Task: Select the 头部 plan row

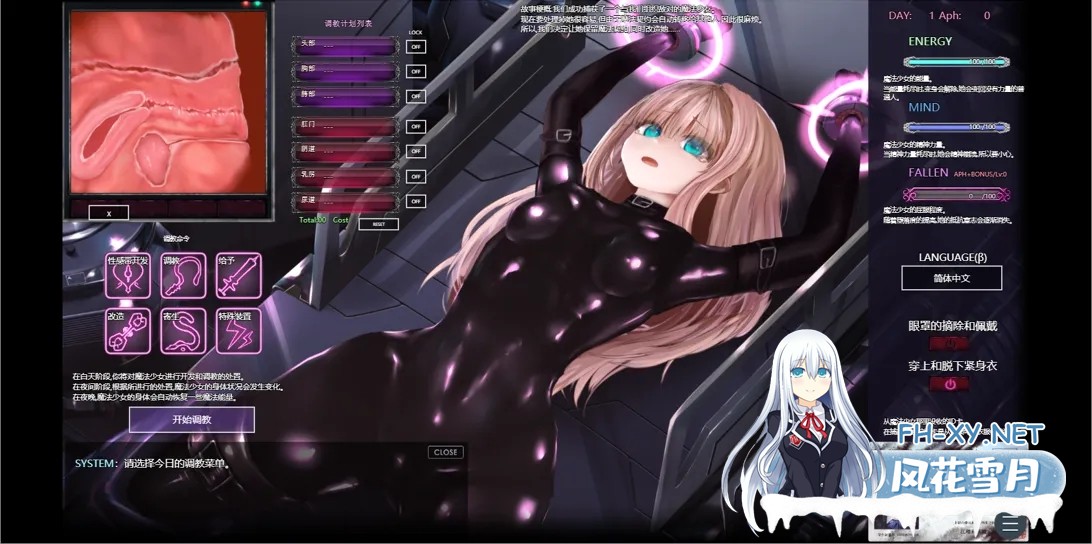Action: (x=345, y=46)
